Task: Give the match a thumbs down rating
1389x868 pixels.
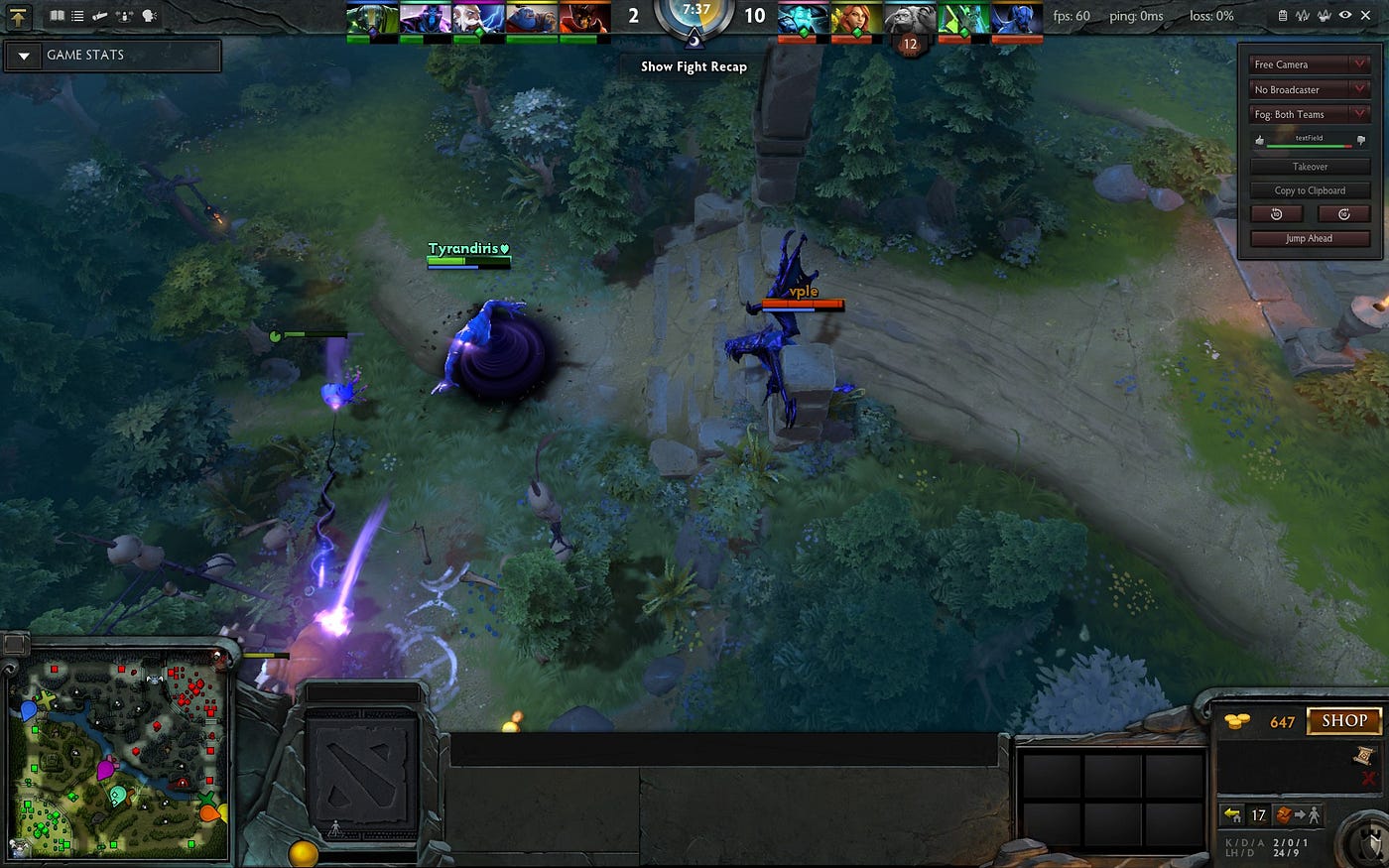Action: click(1361, 140)
